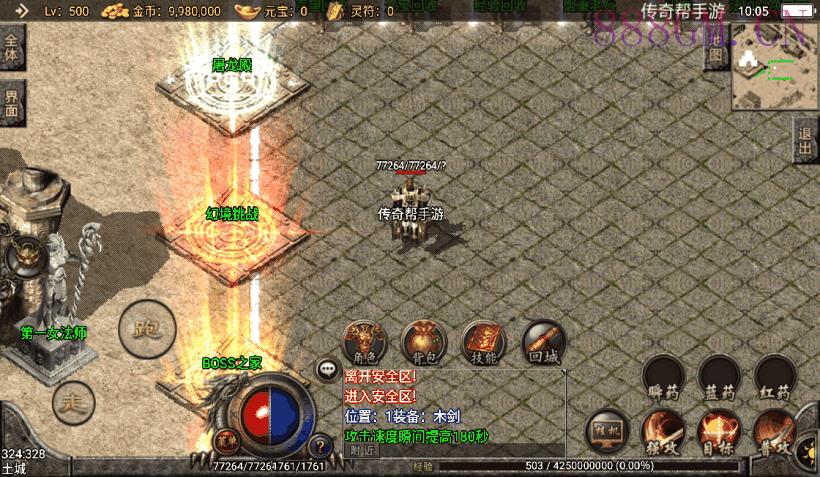This screenshot has width=820, height=477.
Task: Open the chat speech bubble
Action: coord(328,369)
